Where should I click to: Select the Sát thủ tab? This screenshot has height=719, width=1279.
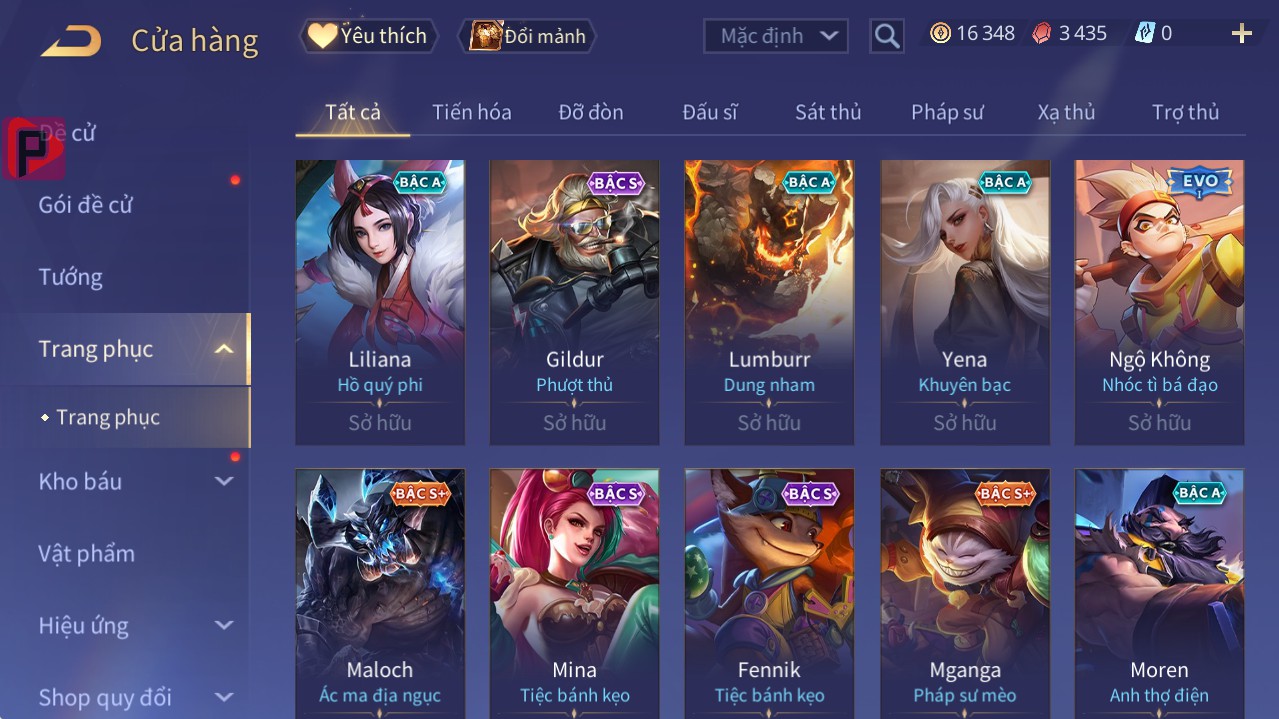click(x=827, y=112)
